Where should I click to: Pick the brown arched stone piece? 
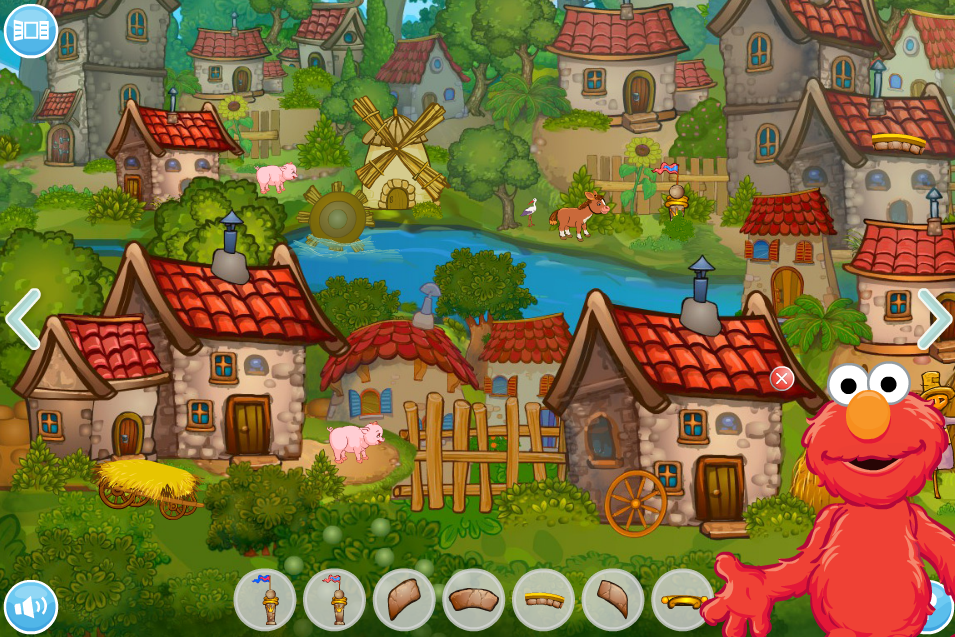473,599
